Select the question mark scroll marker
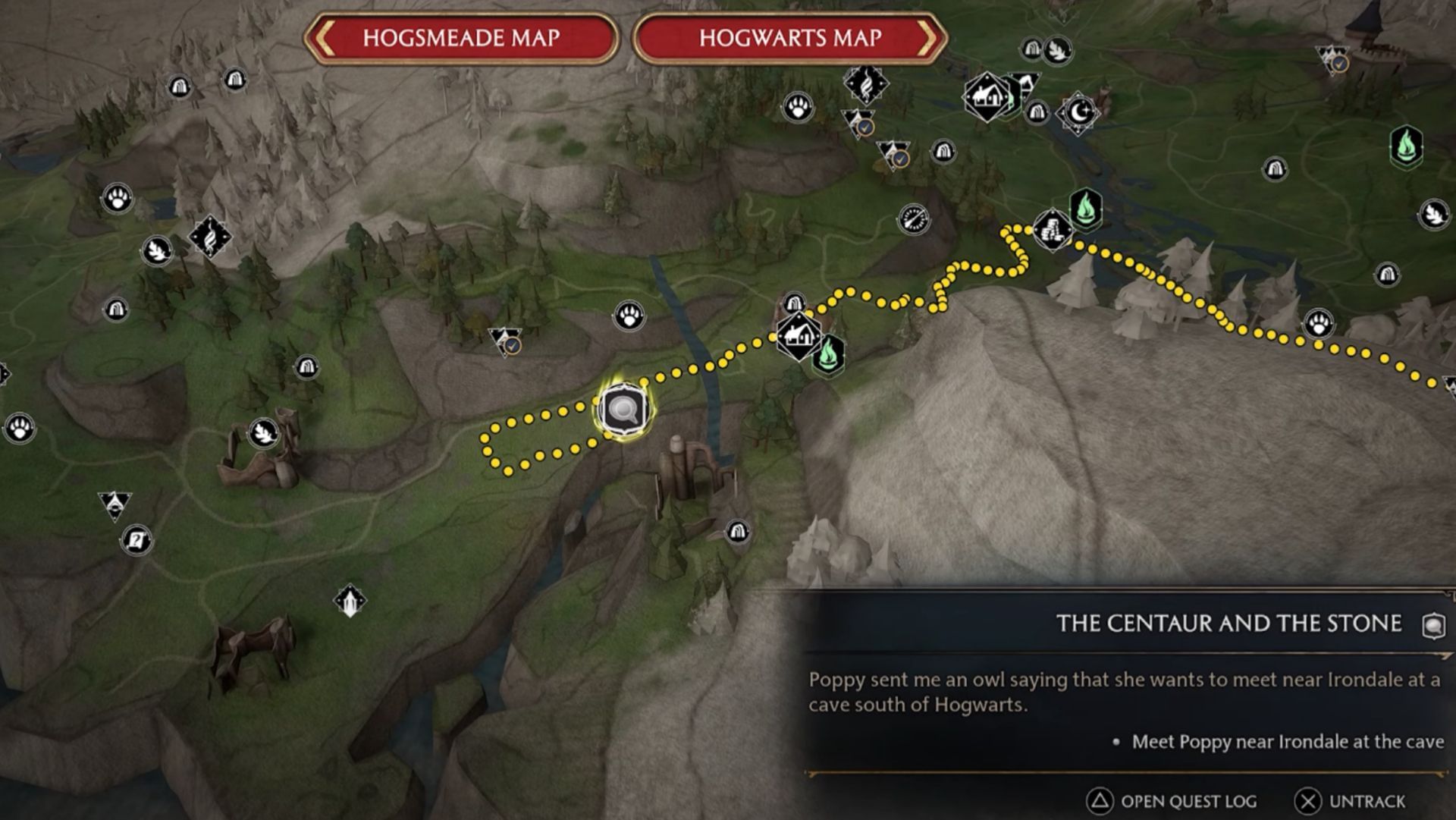The width and height of the screenshot is (1456, 820). (x=136, y=540)
